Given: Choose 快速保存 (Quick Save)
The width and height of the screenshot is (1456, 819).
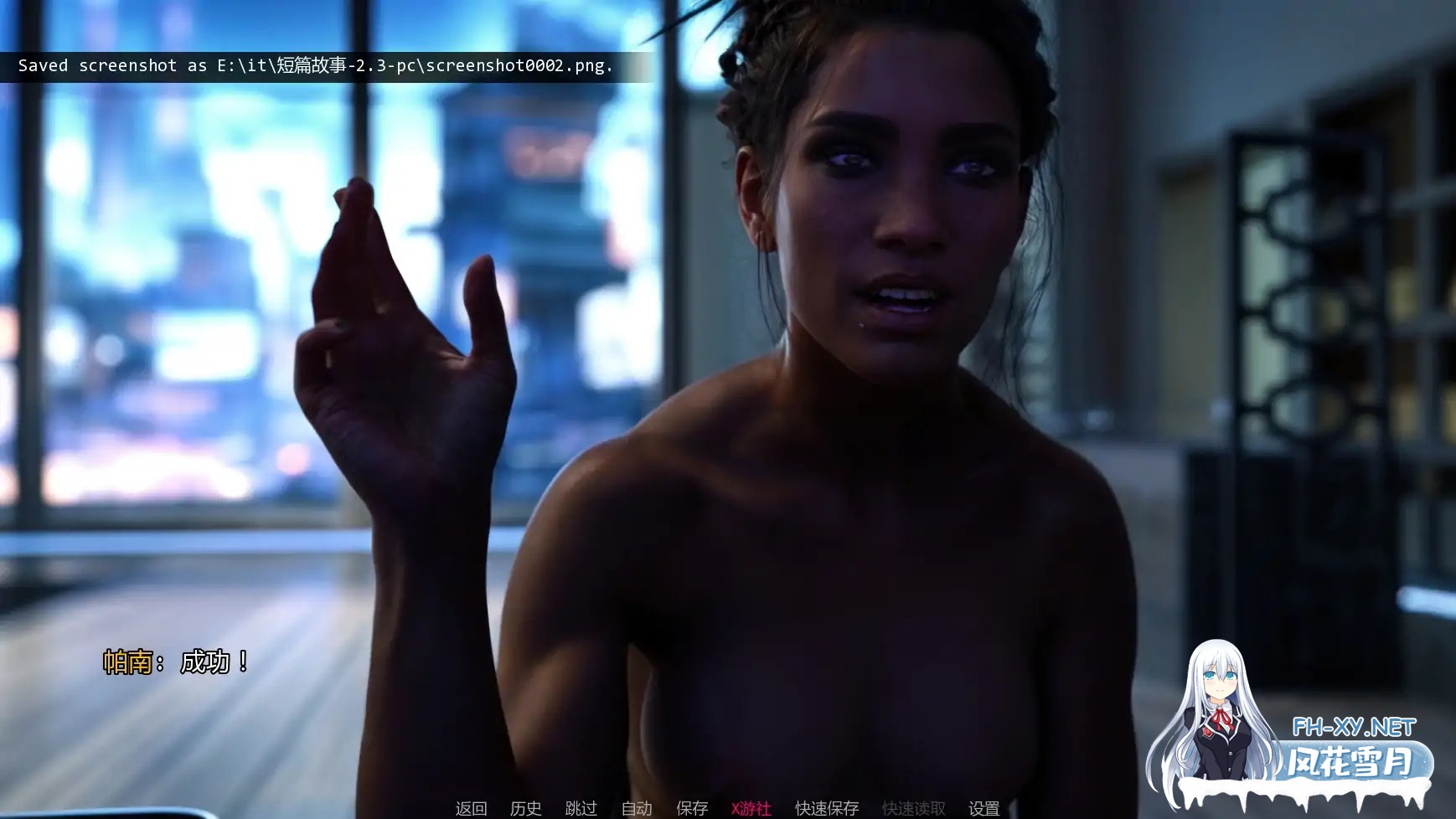Looking at the screenshot, I should click(827, 808).
